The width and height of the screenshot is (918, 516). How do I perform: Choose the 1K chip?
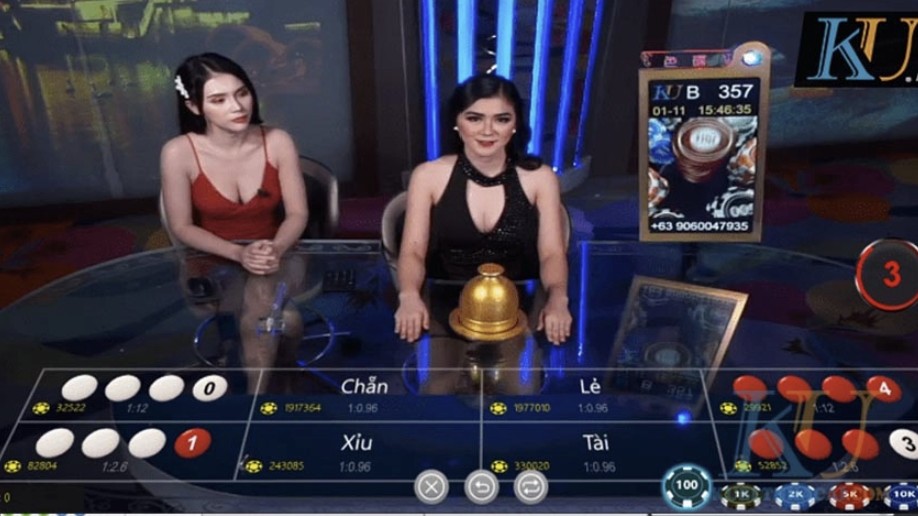point(739,494)
